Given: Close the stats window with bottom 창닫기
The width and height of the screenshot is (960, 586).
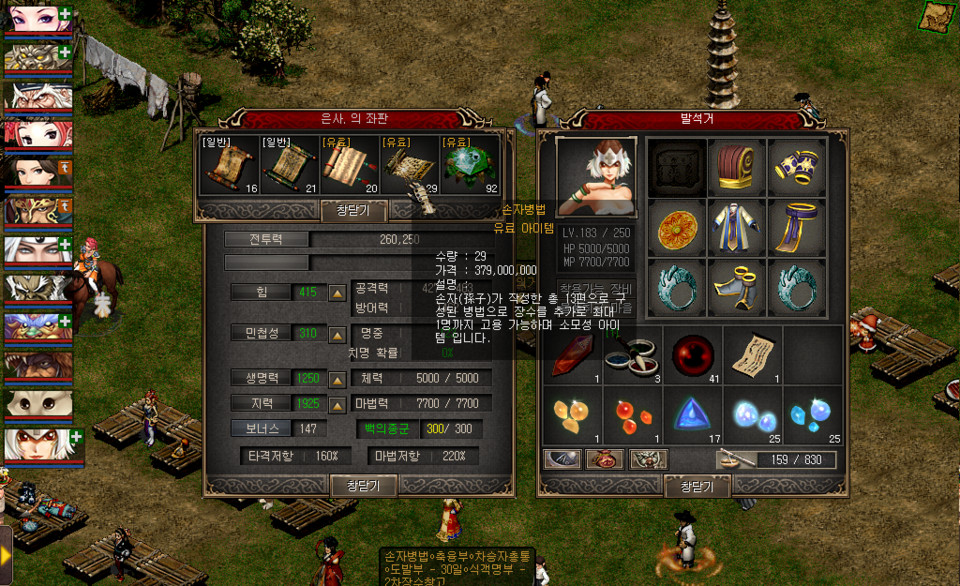Looking at the screenshot, I should [x=364, y=485].
